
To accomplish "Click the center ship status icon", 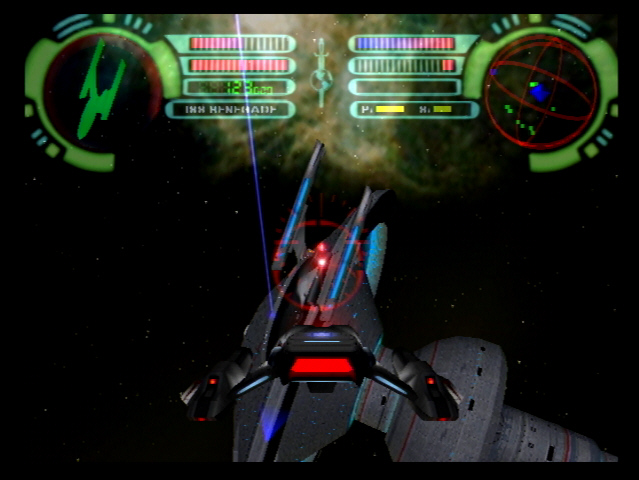I will coord(321,74).
